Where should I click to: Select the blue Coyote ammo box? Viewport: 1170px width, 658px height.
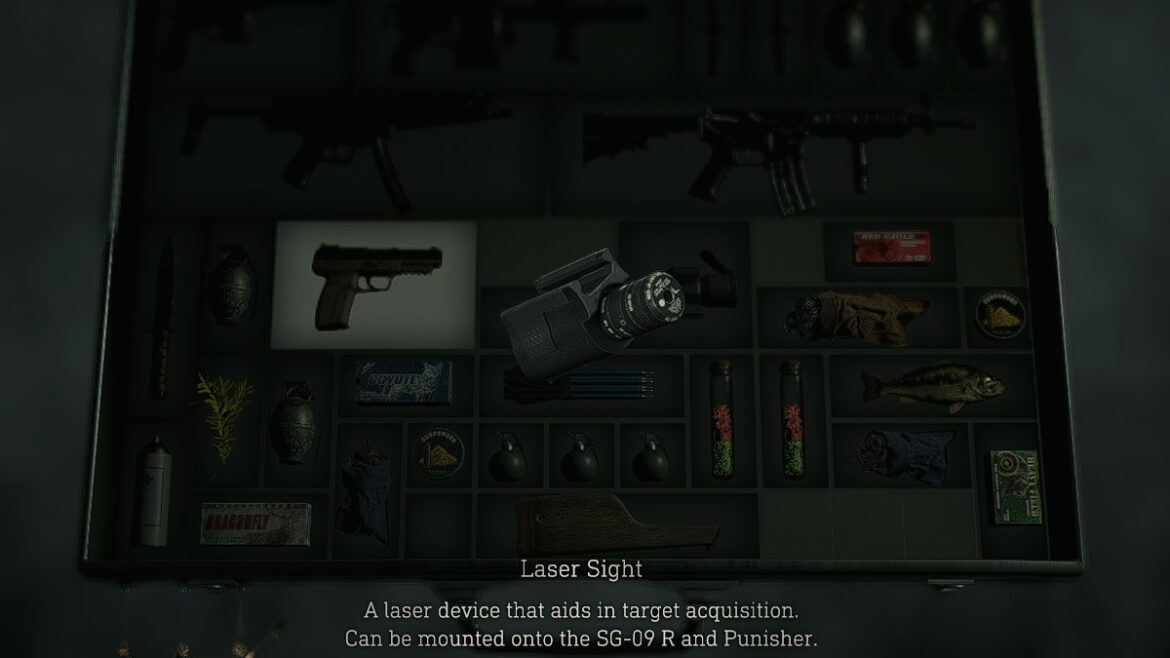(403, 381)
